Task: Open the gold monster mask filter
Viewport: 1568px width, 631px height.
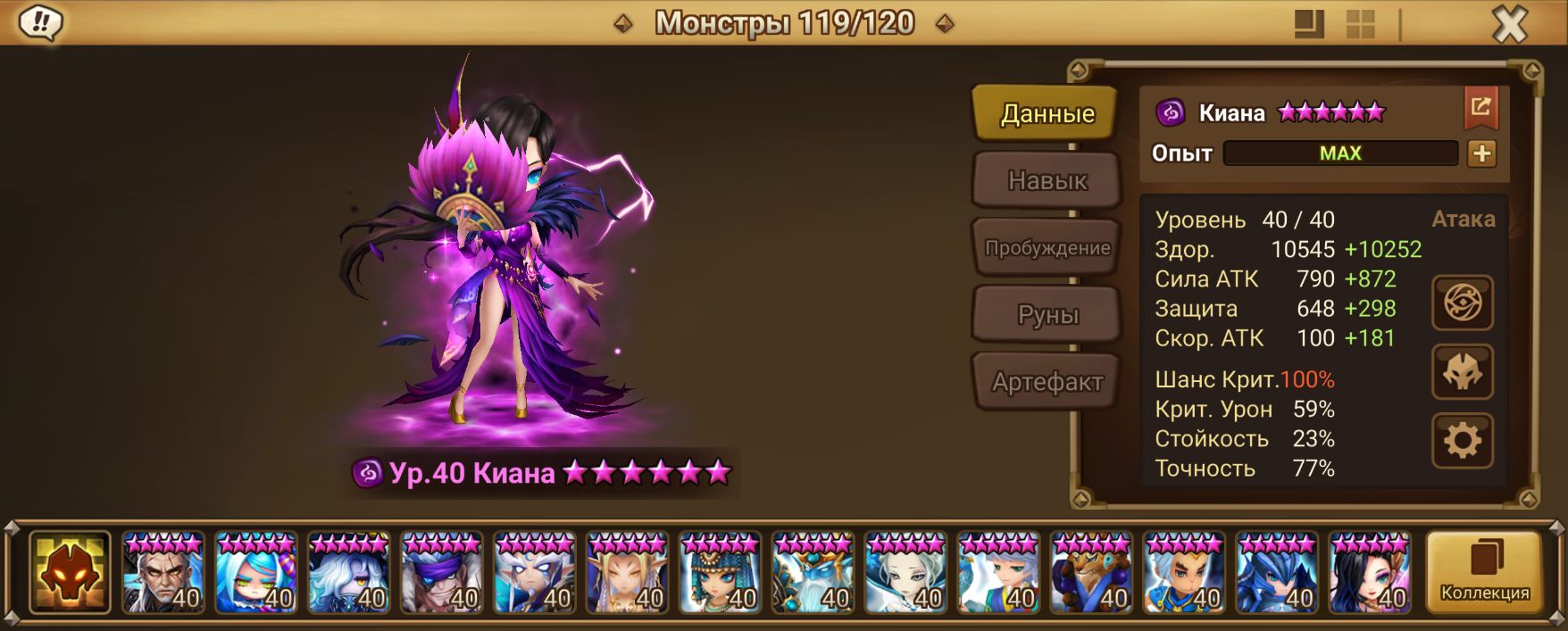Action: (x=70, y=572)
